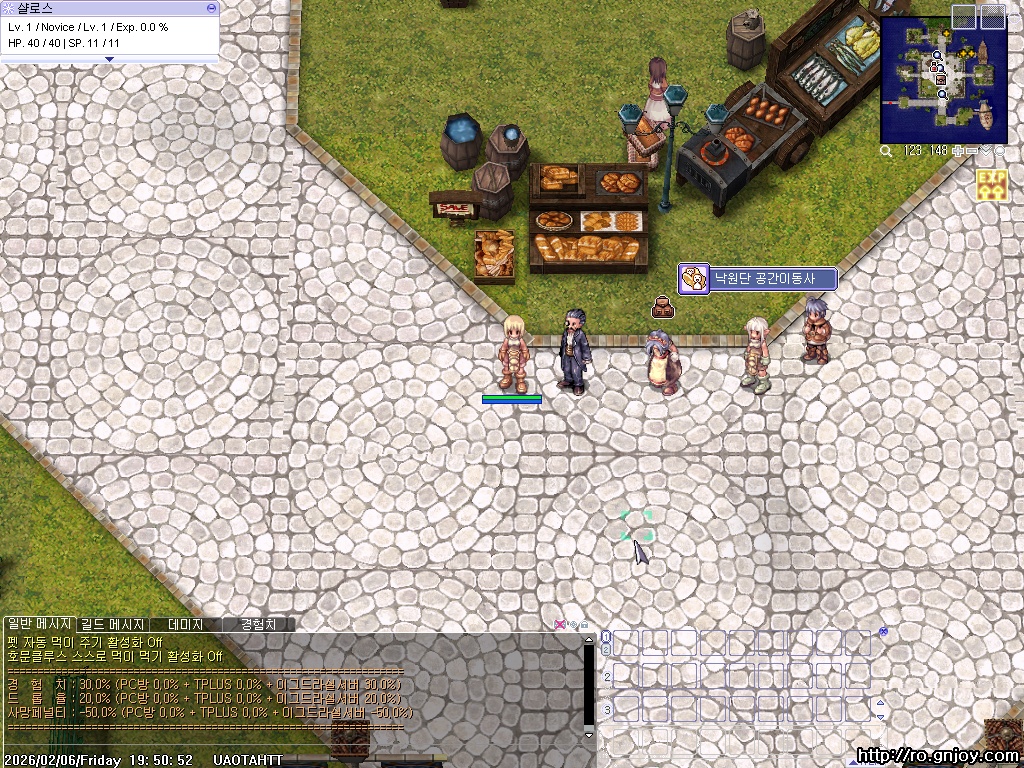Click the minimap zoom-out minus button
This screenshot has height=768, width=1024.
tap(972, 151)
